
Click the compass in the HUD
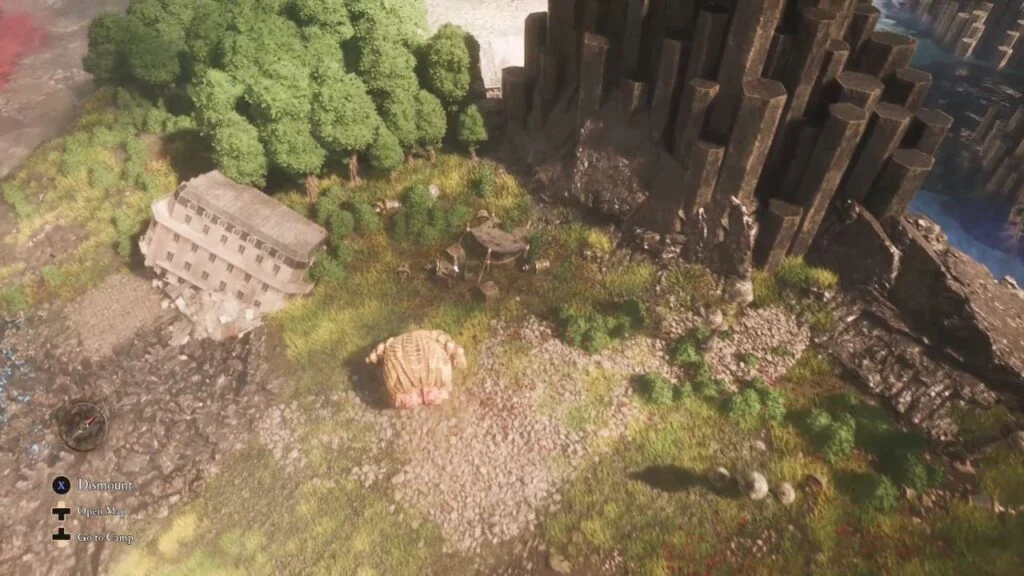82,425
